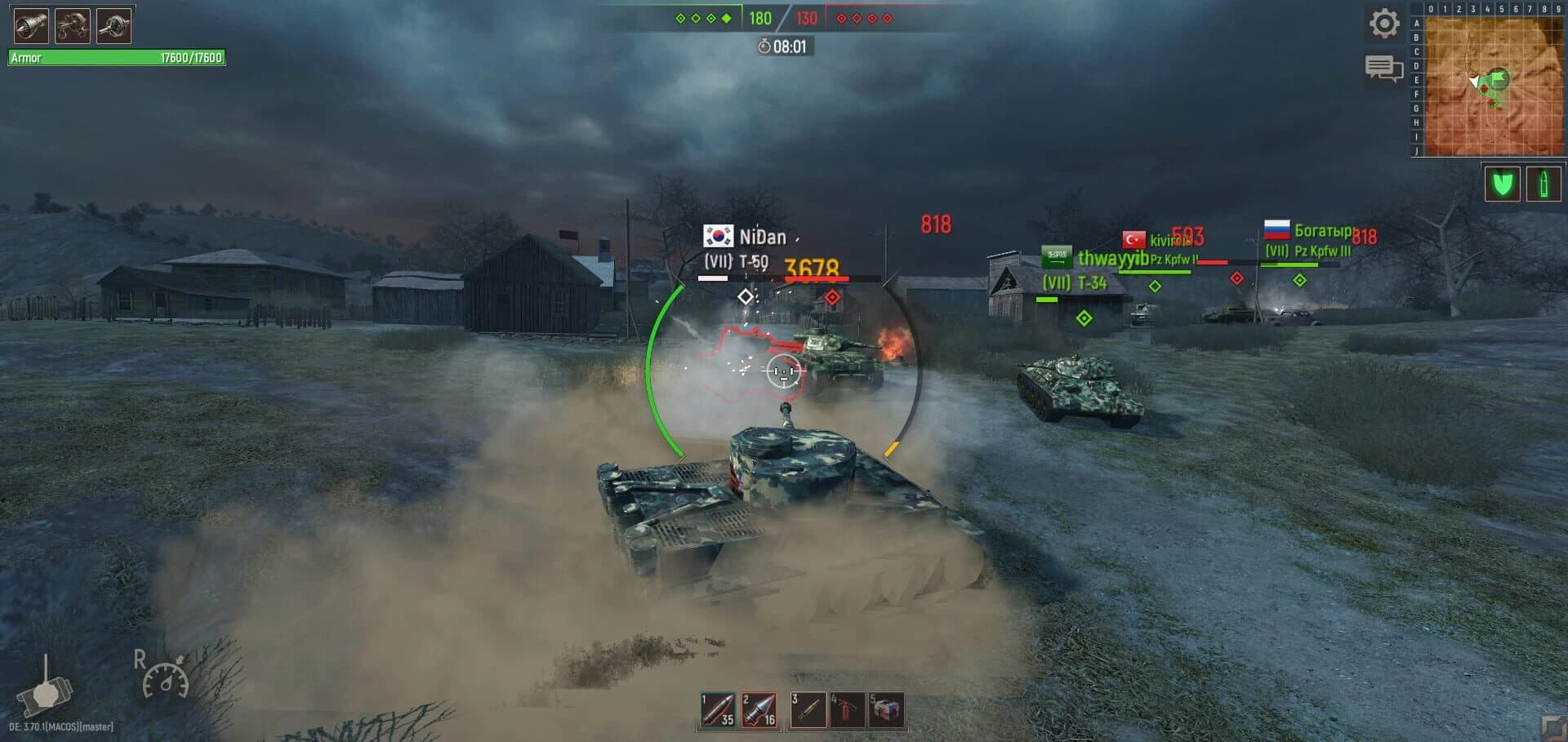Screen dimensions: 1568x742
Task: Click the gun barrel indicator bottom-left
Action: point(47,695)
